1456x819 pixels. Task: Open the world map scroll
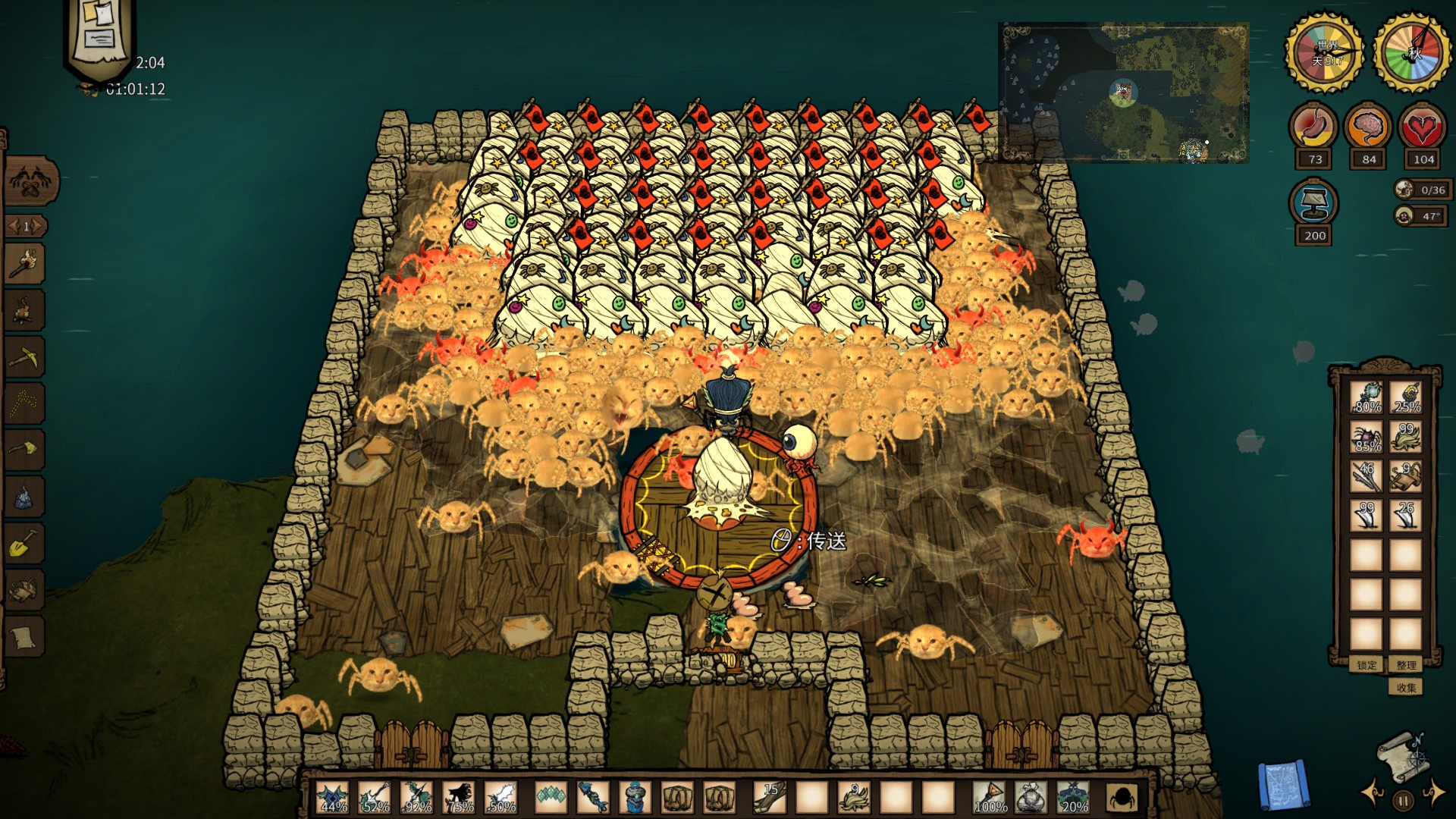pos(1401,755)
